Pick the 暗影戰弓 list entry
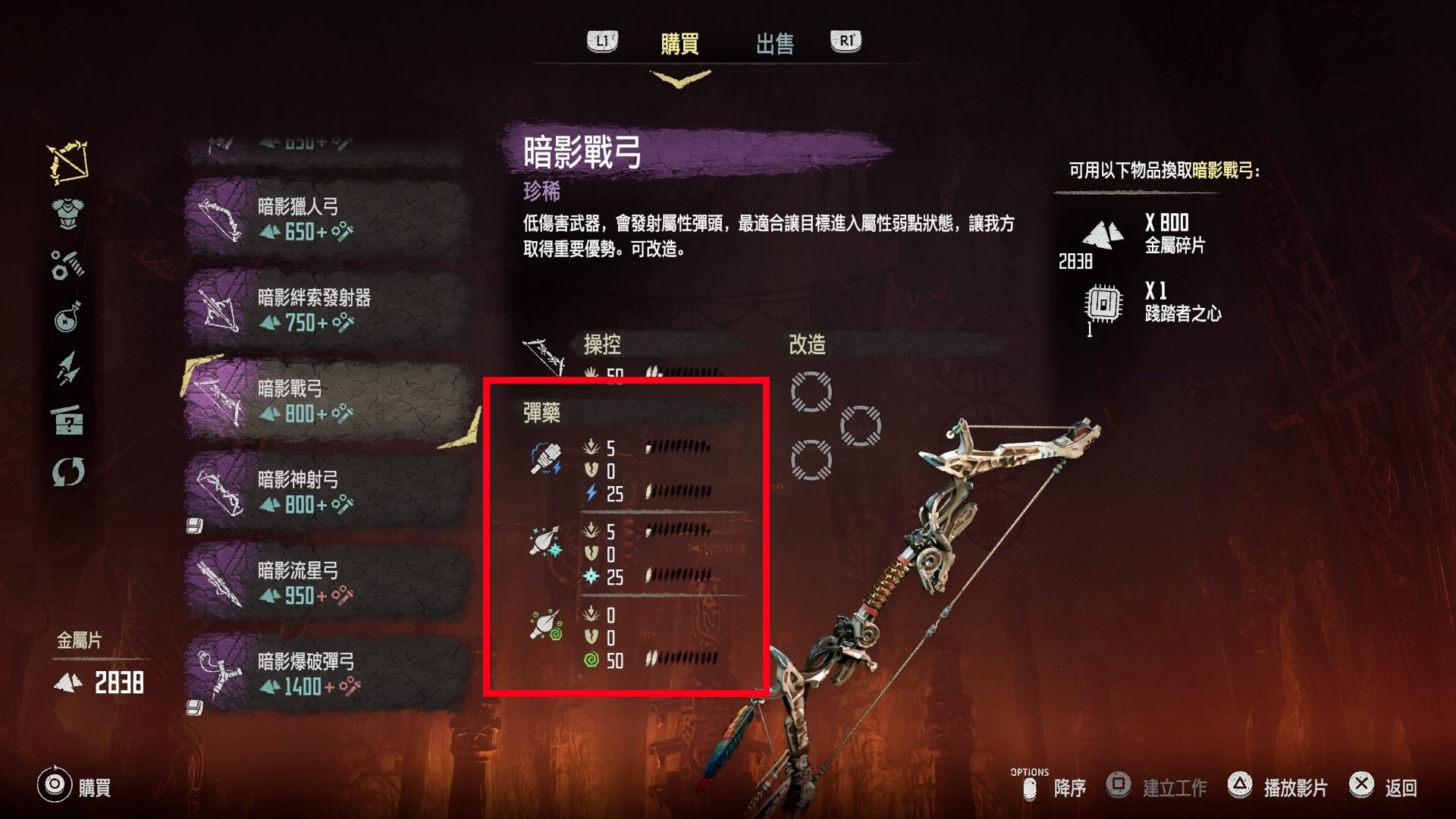 [326, 401]
